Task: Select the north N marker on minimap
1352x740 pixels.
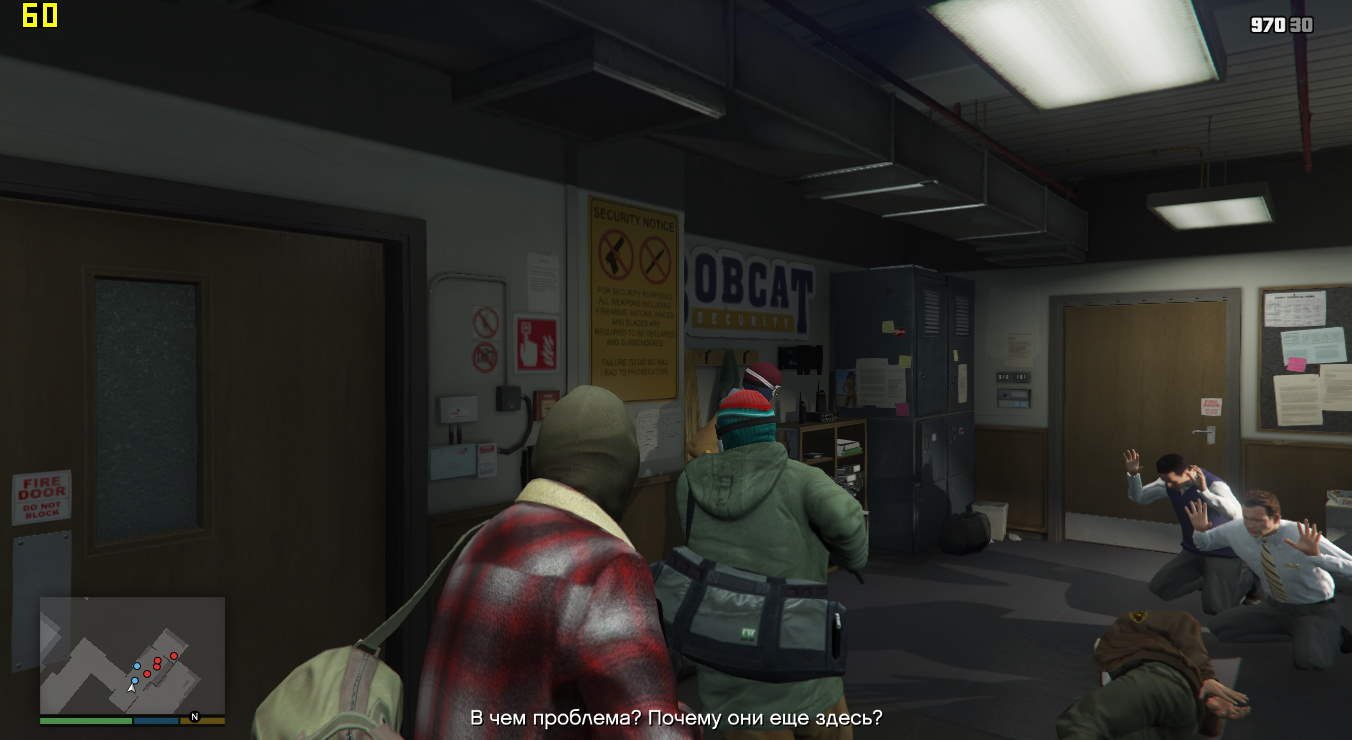Action: point(194,716)
